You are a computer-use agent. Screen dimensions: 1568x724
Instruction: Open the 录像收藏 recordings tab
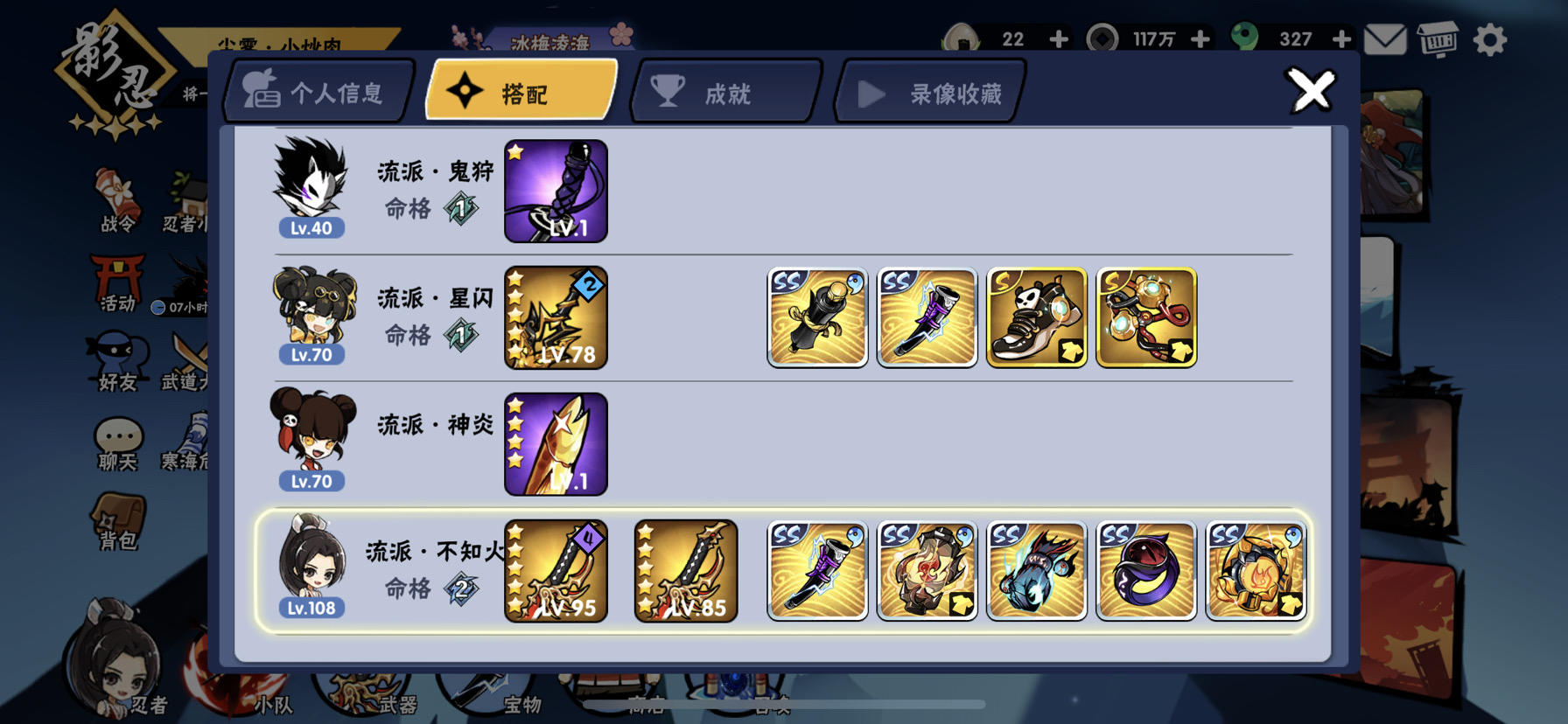(x=927, y=90)
